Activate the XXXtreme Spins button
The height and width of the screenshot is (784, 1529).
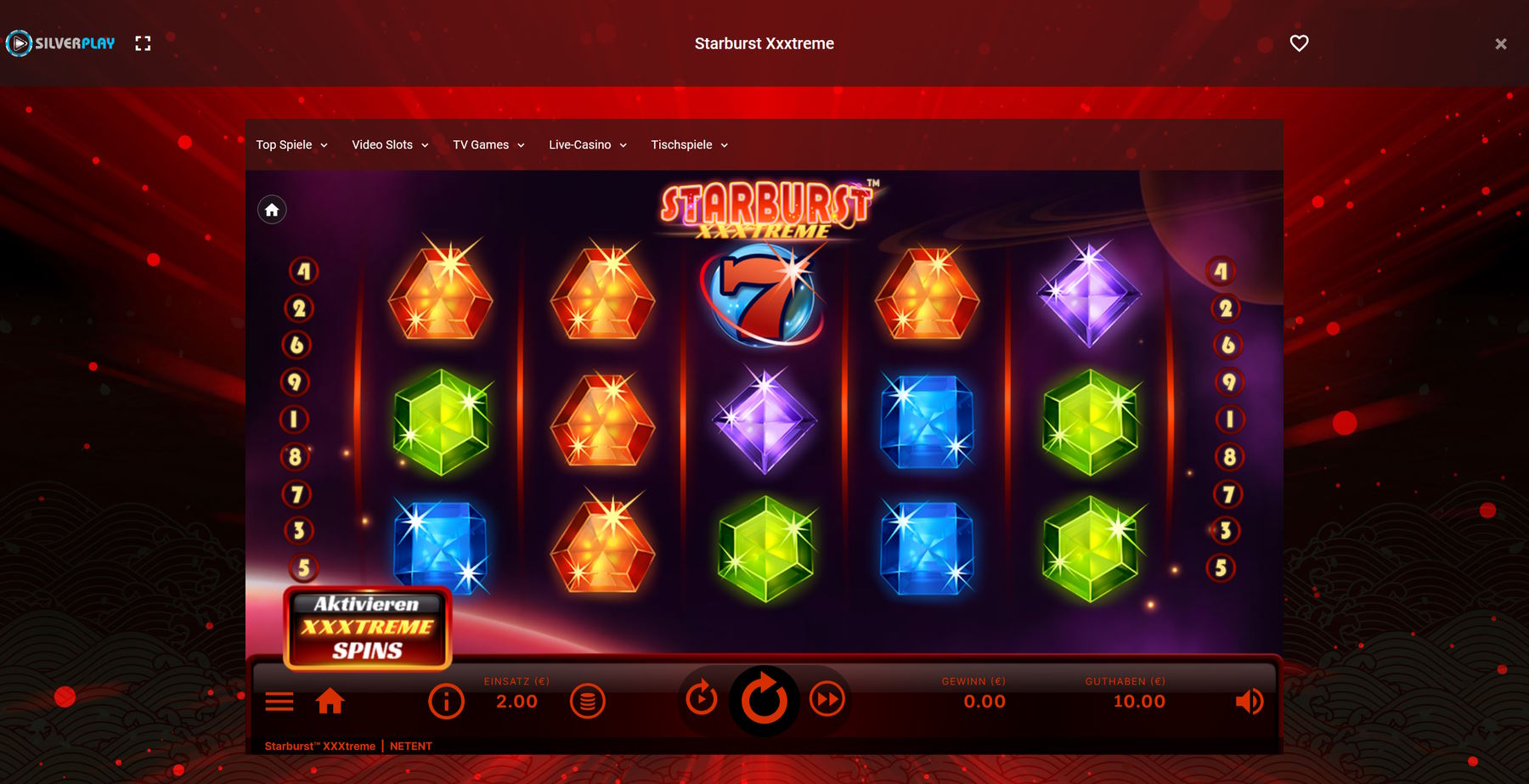click(366, 629)
